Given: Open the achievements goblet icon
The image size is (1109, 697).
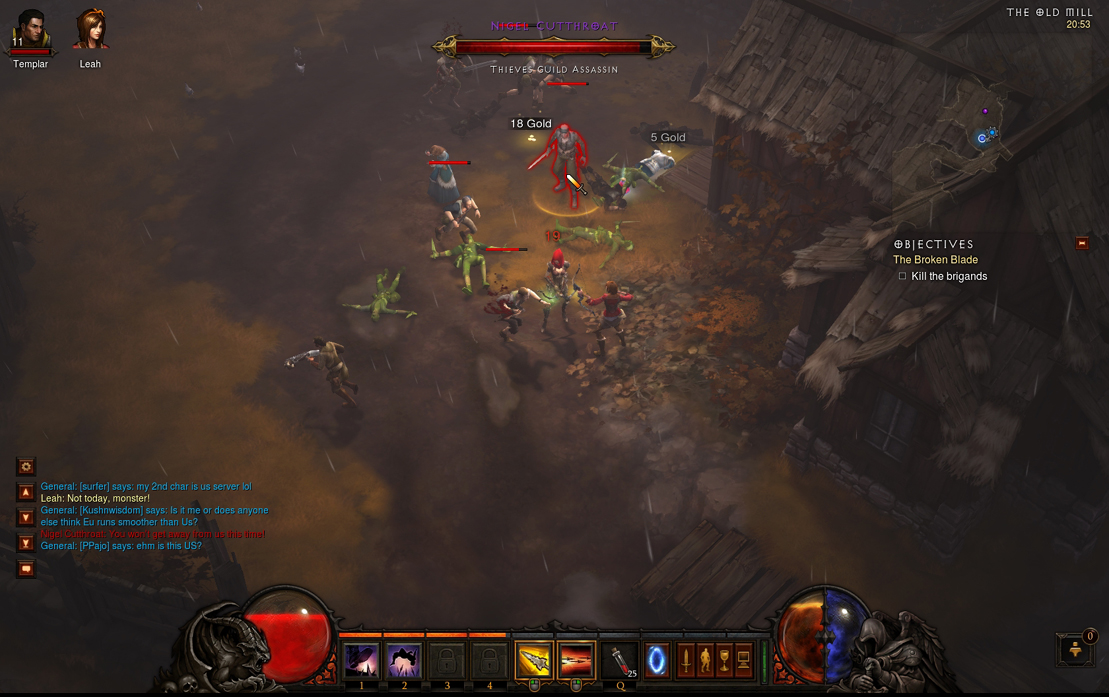Looking at the screenshot, I should [x=723, y=661].
